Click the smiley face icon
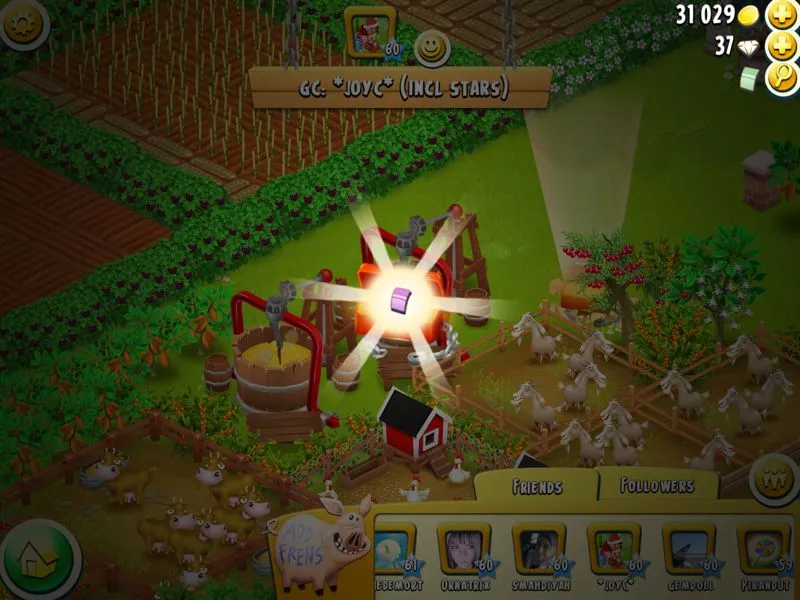Screen dimensions: 800x600 click(x=431, y=47)
